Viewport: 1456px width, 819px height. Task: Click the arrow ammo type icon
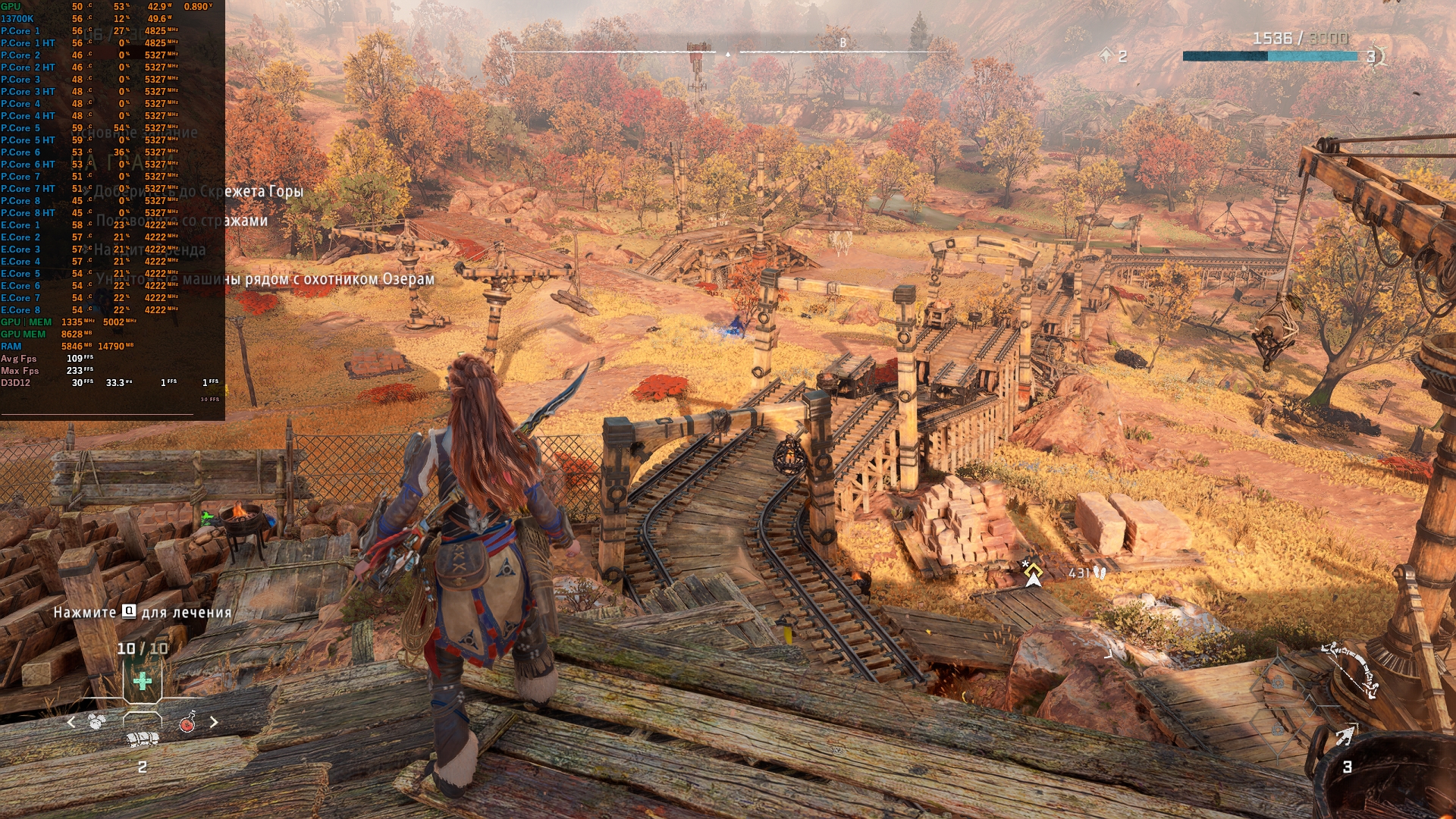click(x=1345, y=736)
